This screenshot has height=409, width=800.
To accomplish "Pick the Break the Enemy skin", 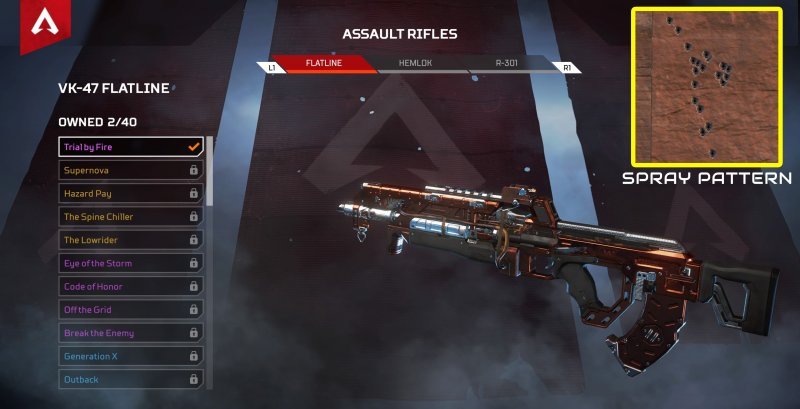I will (x=131, y=333).
